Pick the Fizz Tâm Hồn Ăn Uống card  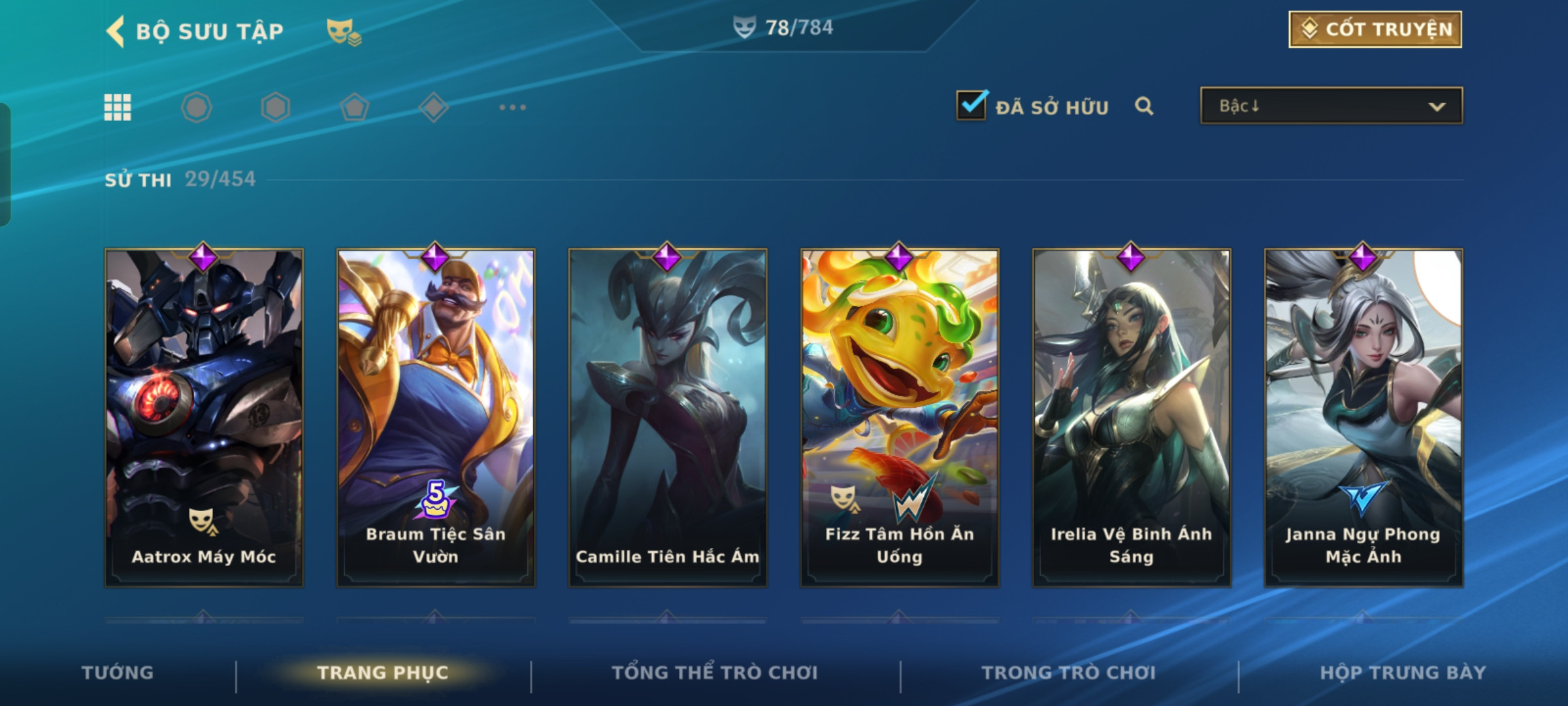click(x=900, y=417)
